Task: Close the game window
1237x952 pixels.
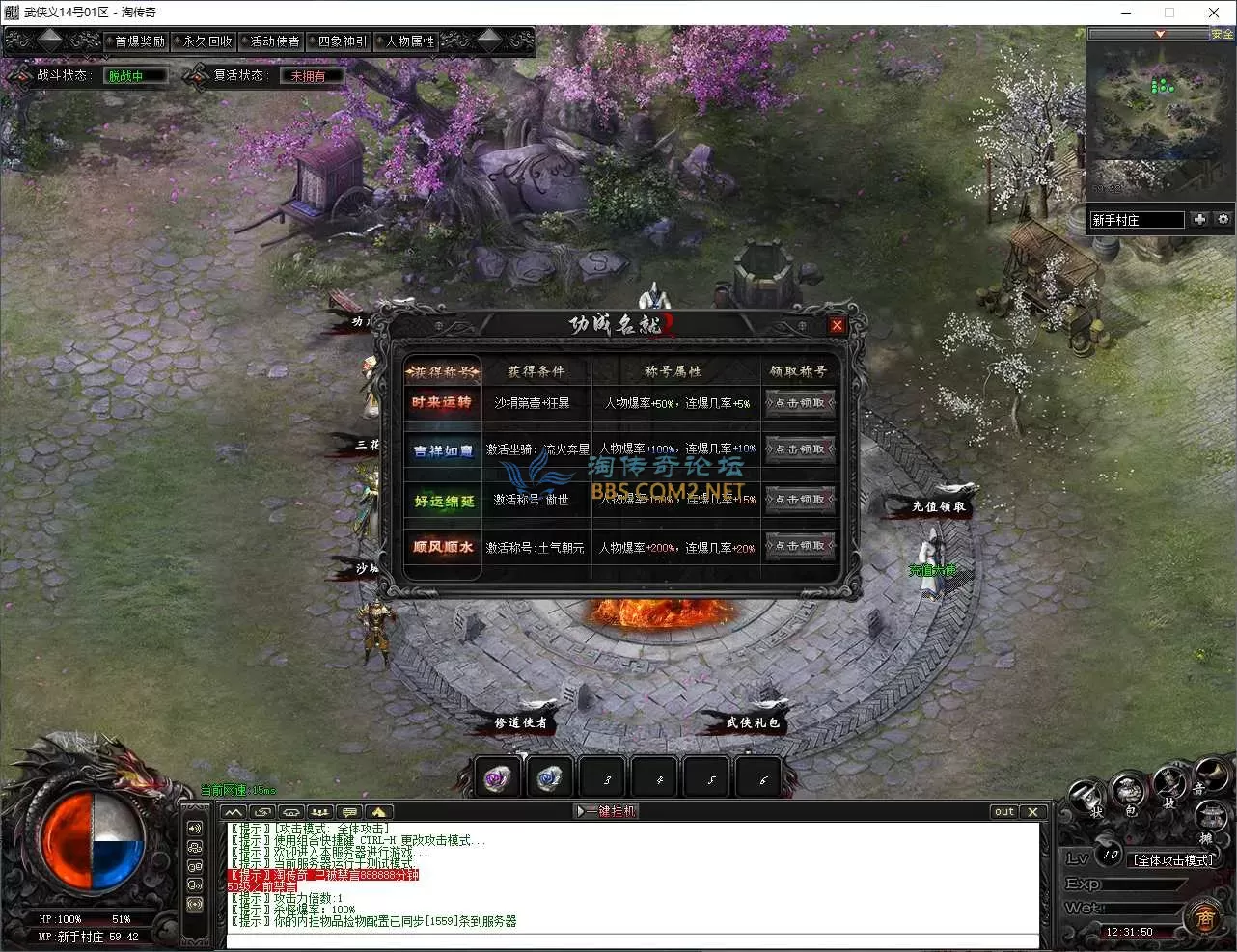Action: click(1214, 13)
